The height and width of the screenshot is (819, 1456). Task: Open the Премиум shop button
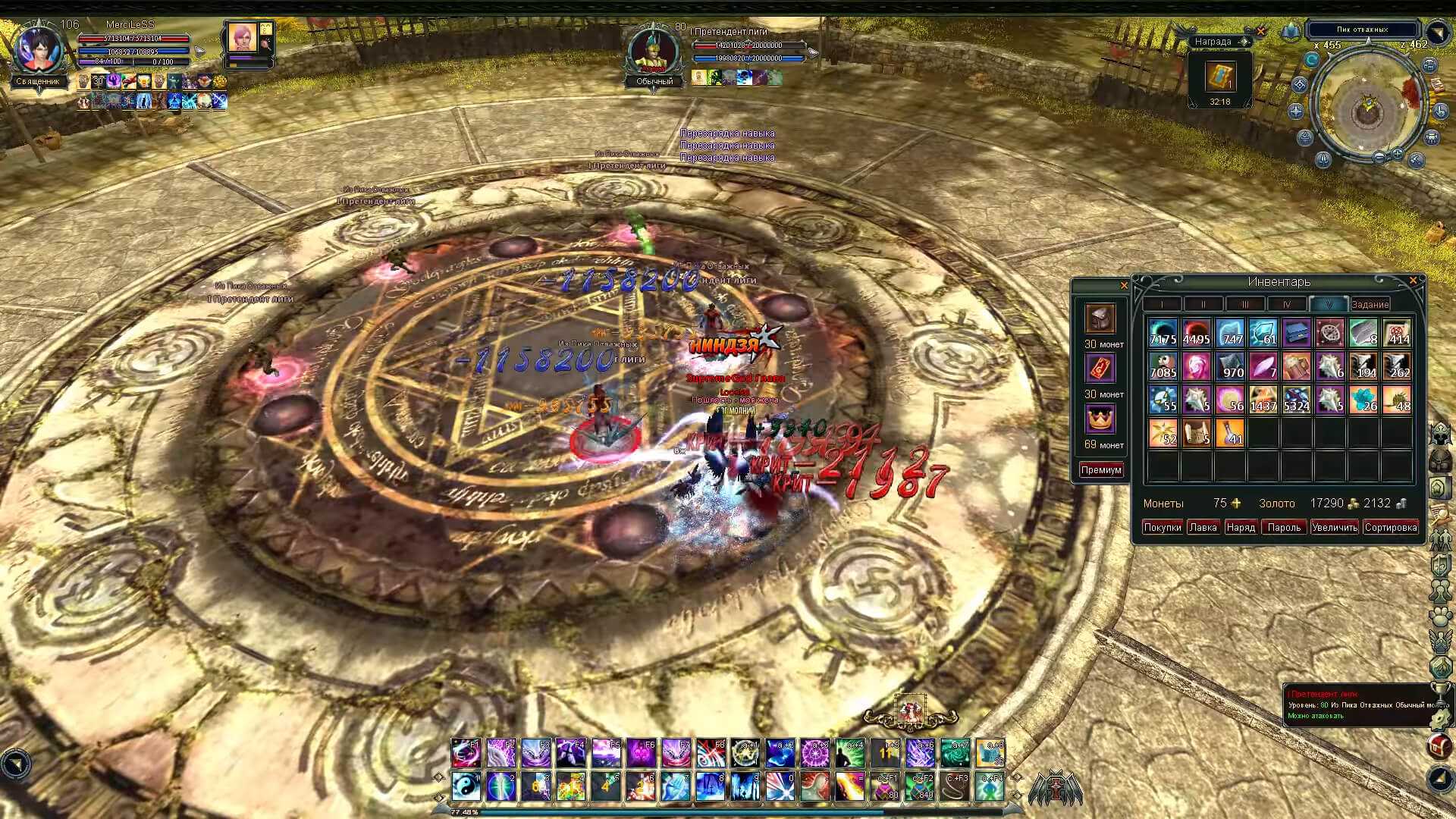[1101, 470]
